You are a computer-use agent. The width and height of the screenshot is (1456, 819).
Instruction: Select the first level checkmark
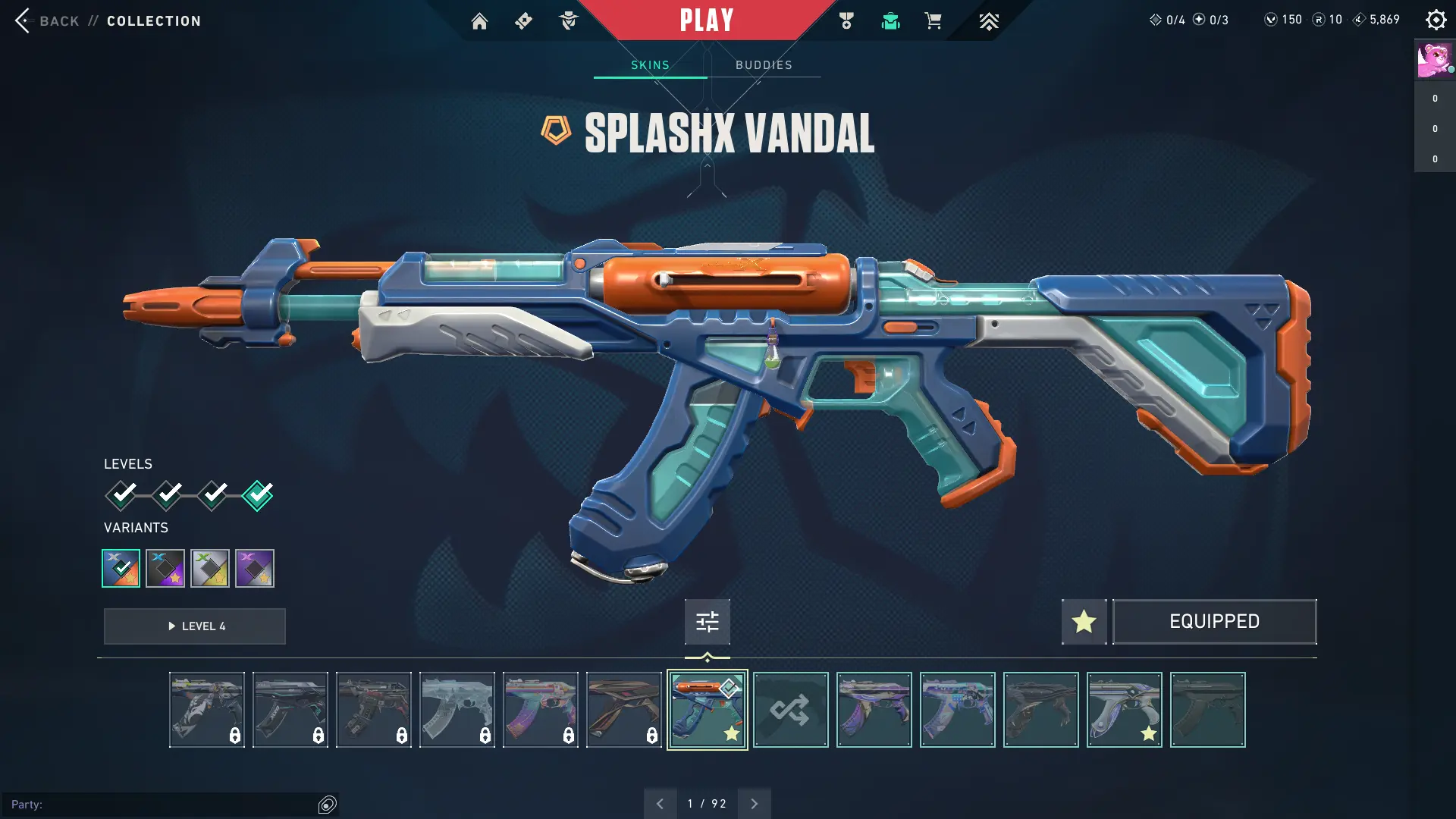coord(121,495)
